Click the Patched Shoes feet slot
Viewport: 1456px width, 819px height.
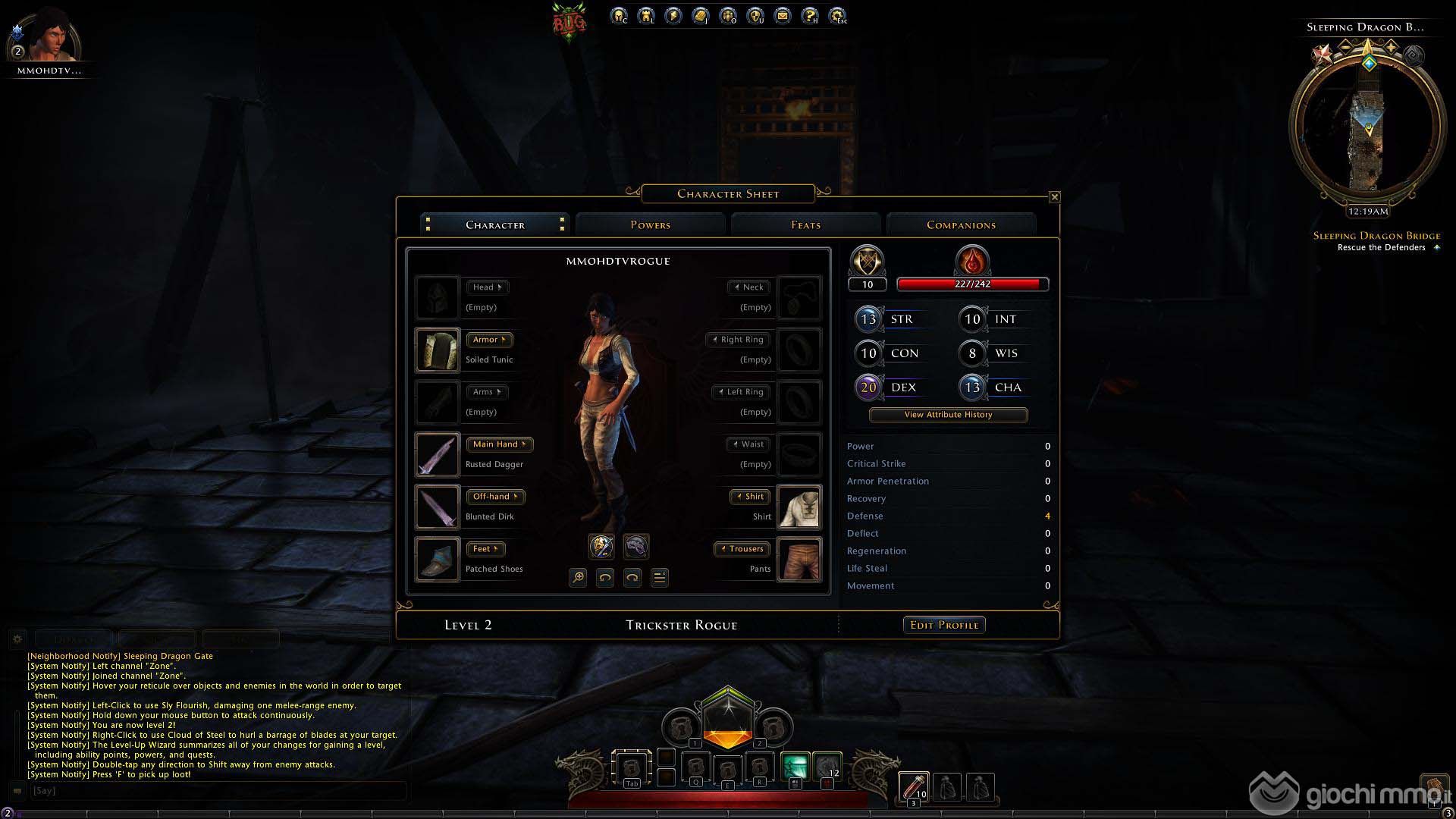tap(438, 559)
